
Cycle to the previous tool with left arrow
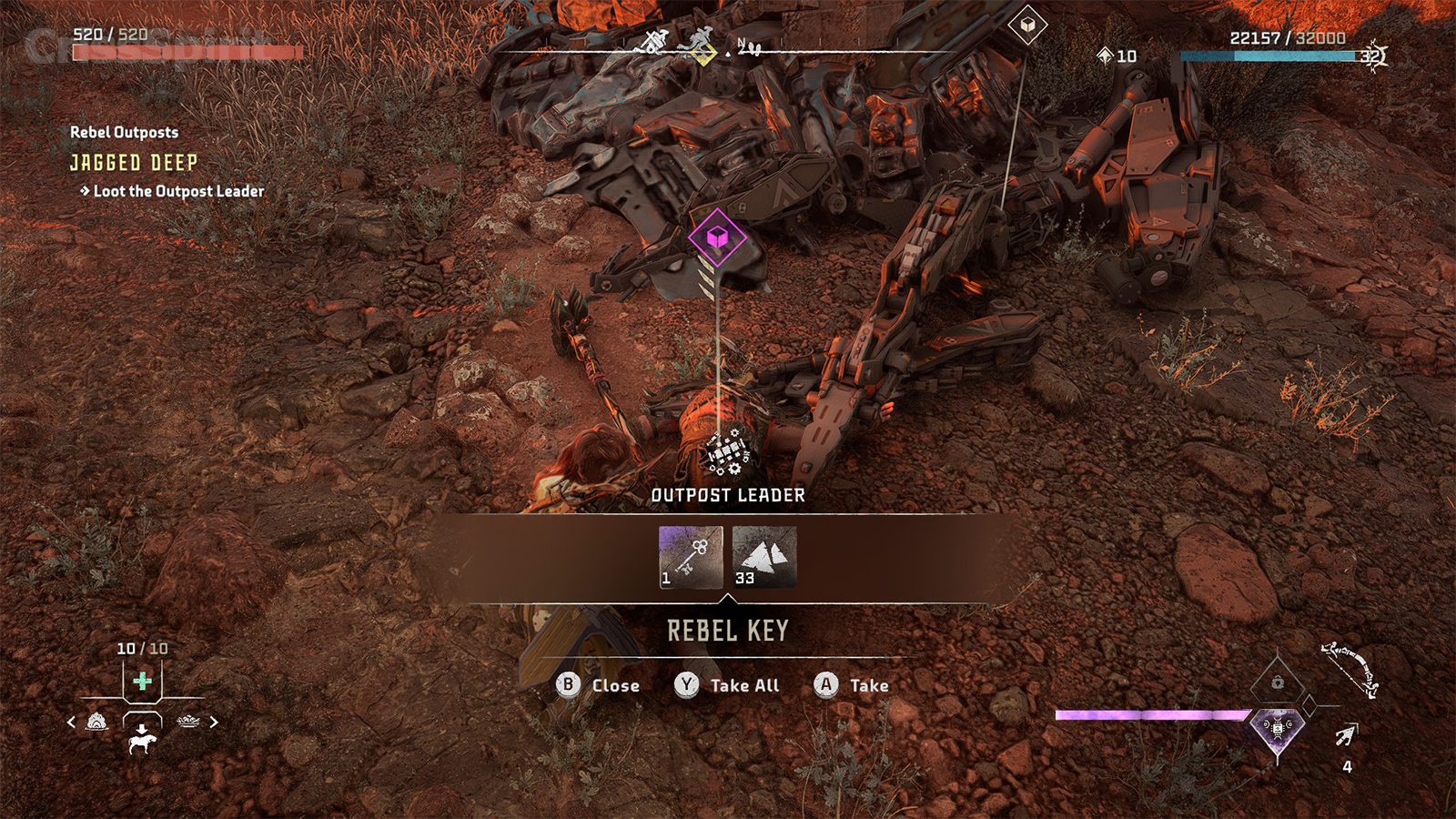click(x=72, y=723)
